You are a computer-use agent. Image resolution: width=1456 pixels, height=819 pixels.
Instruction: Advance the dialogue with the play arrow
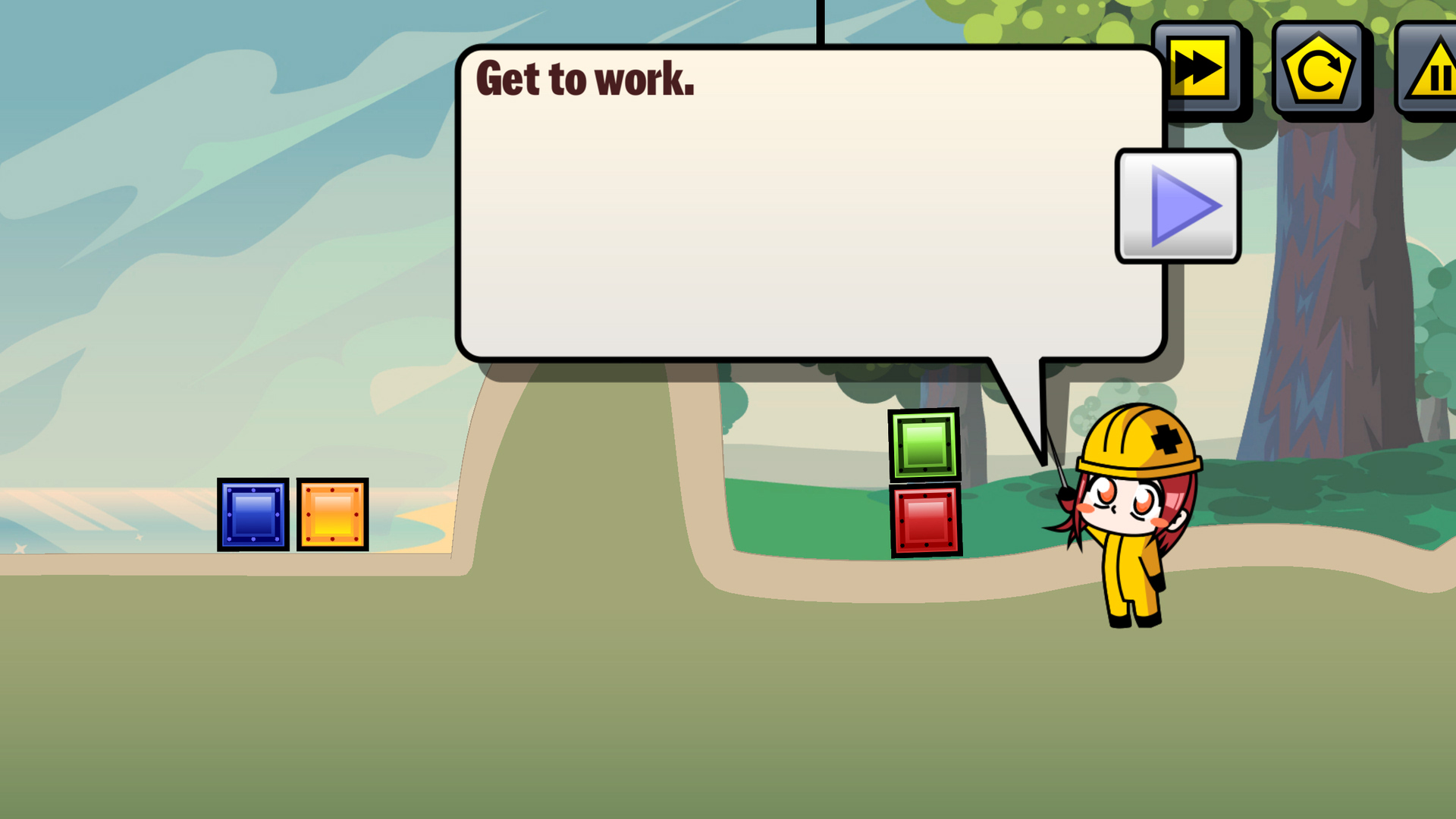[x=1178, y=206]
